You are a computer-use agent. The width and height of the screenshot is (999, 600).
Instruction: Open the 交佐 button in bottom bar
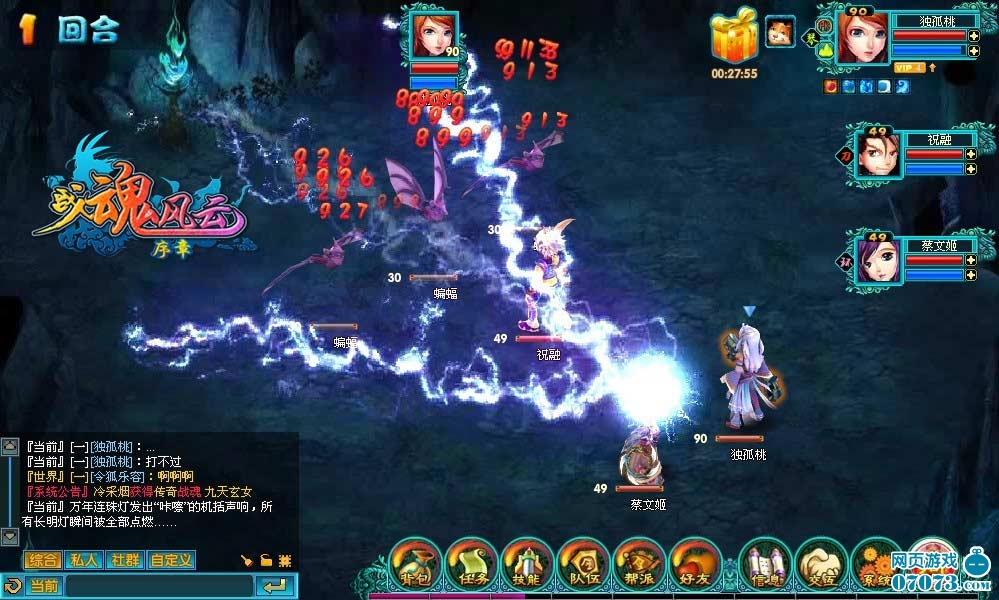coord(822,566)
